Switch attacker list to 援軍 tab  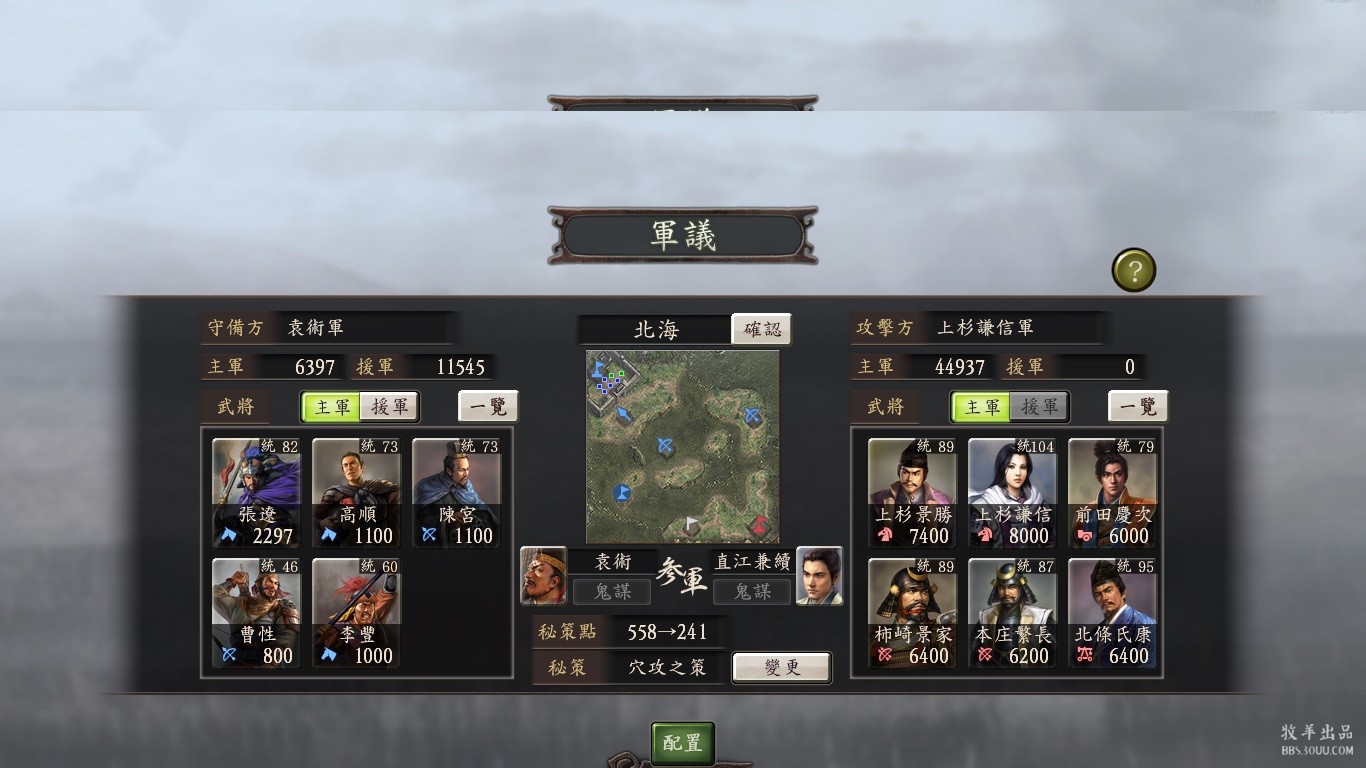tap(1039, 407)
